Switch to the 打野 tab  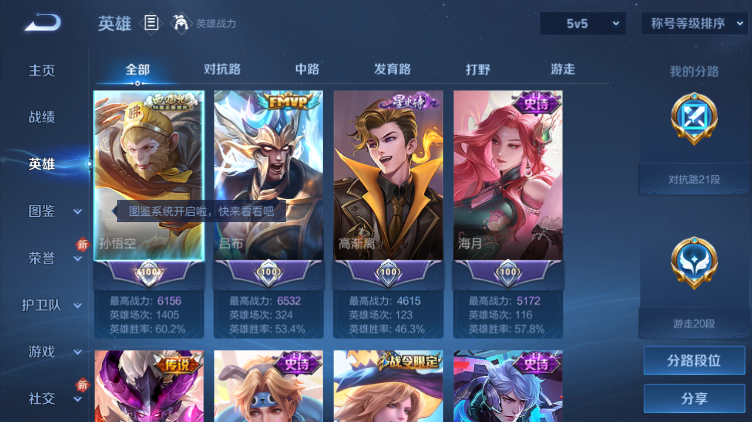478,69
